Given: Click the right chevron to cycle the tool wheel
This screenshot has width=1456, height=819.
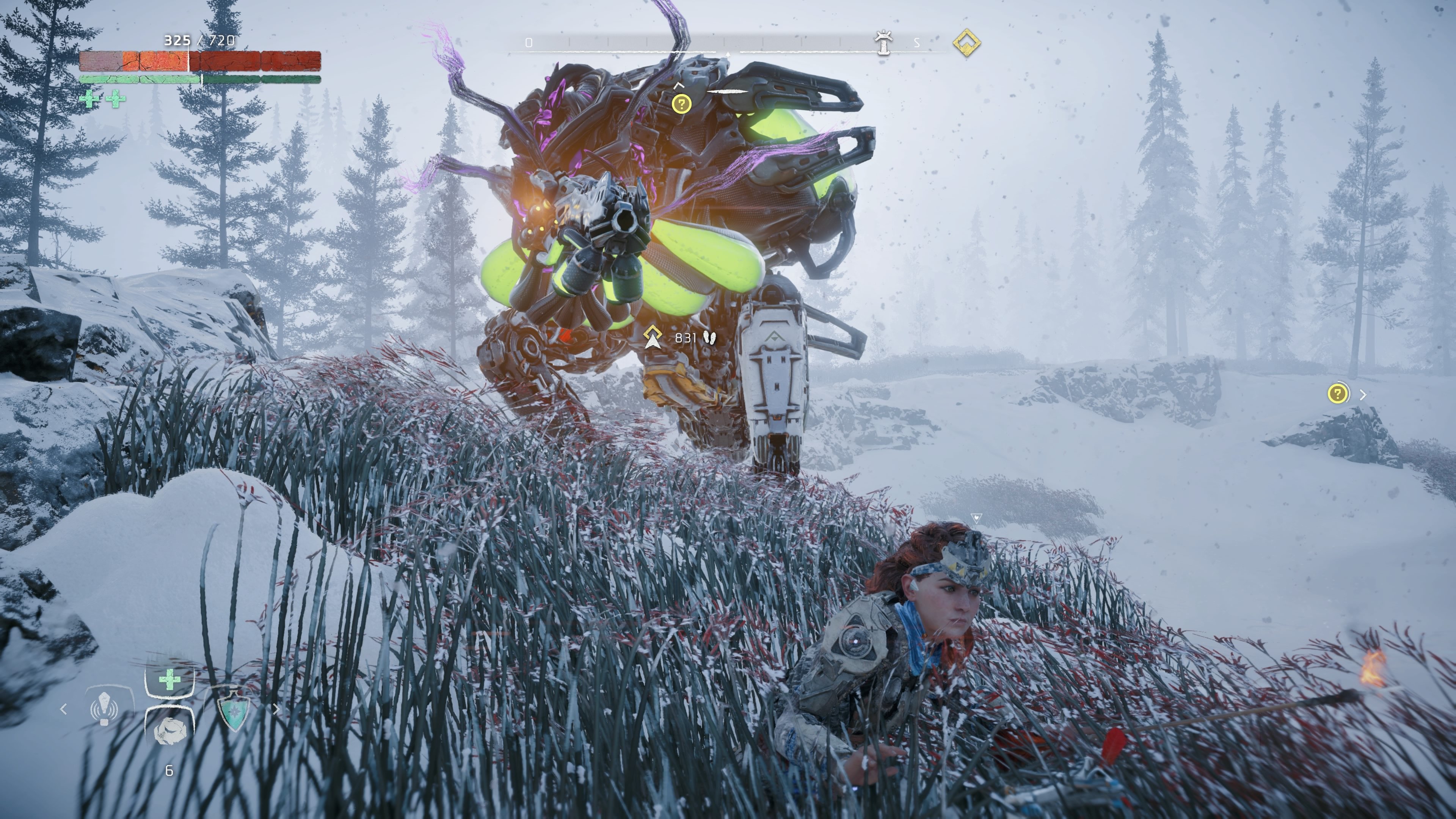Looking at the screenshot, I should 277,710.
